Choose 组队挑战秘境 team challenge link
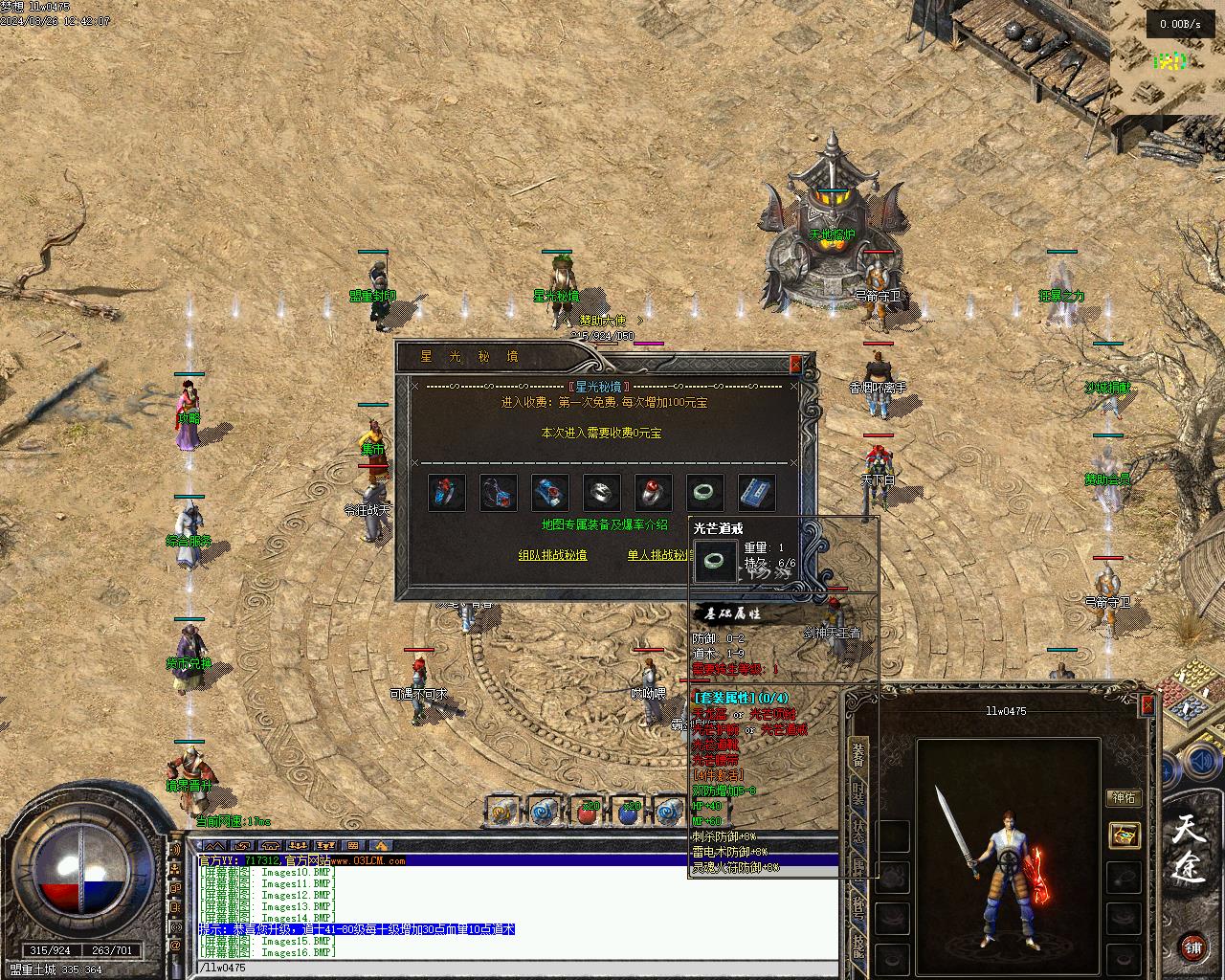The width and height of the screenshot is (1225, 980). [552, 555]
